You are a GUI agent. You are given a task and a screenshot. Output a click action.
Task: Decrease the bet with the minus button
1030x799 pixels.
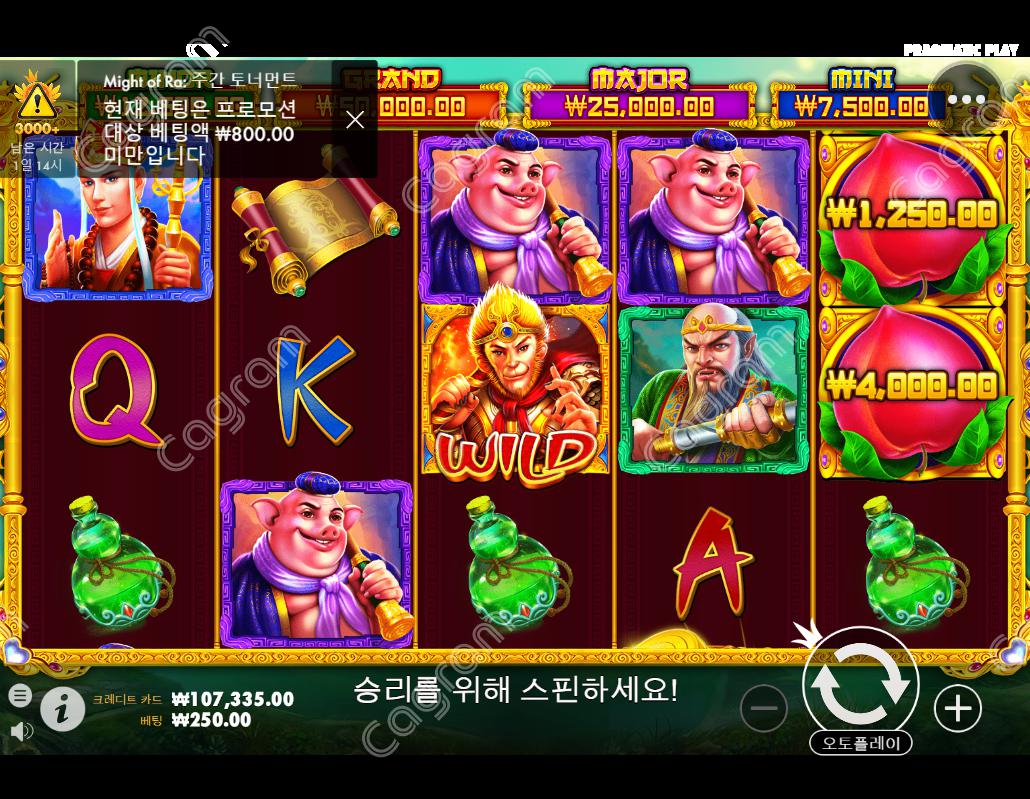(764, 708)
